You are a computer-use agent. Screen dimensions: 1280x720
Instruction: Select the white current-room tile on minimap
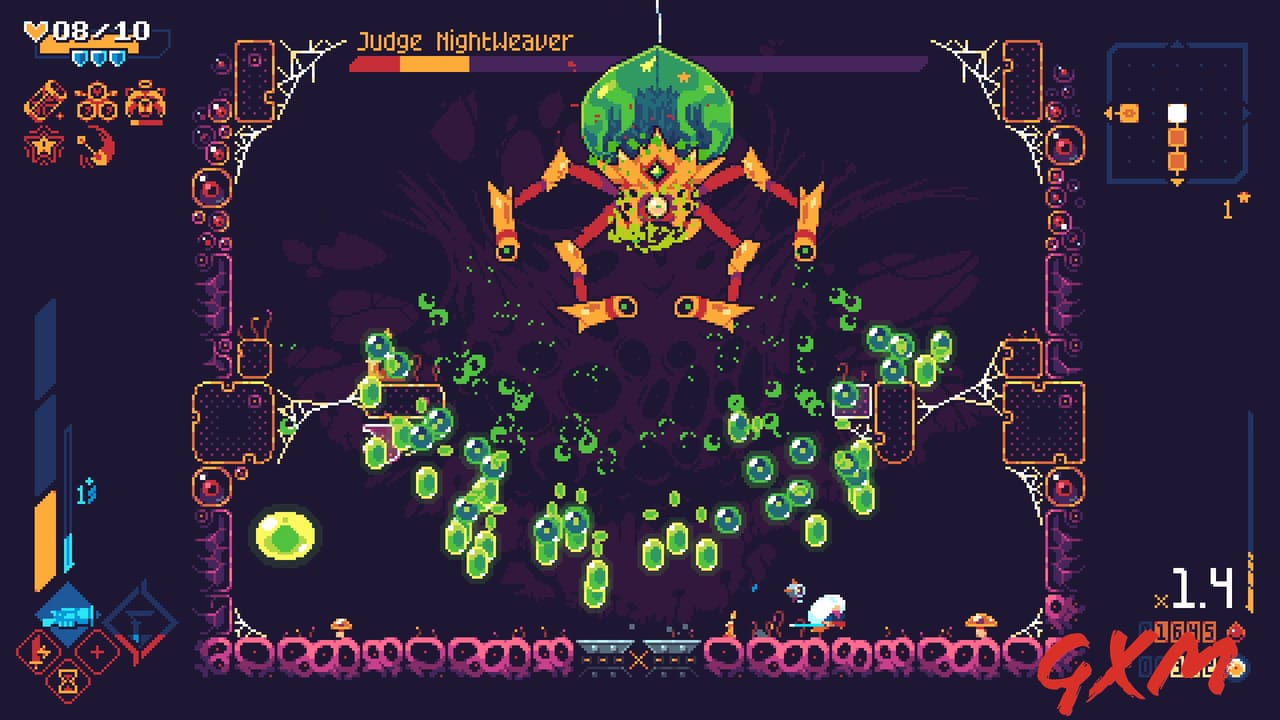pos(1178,112)
